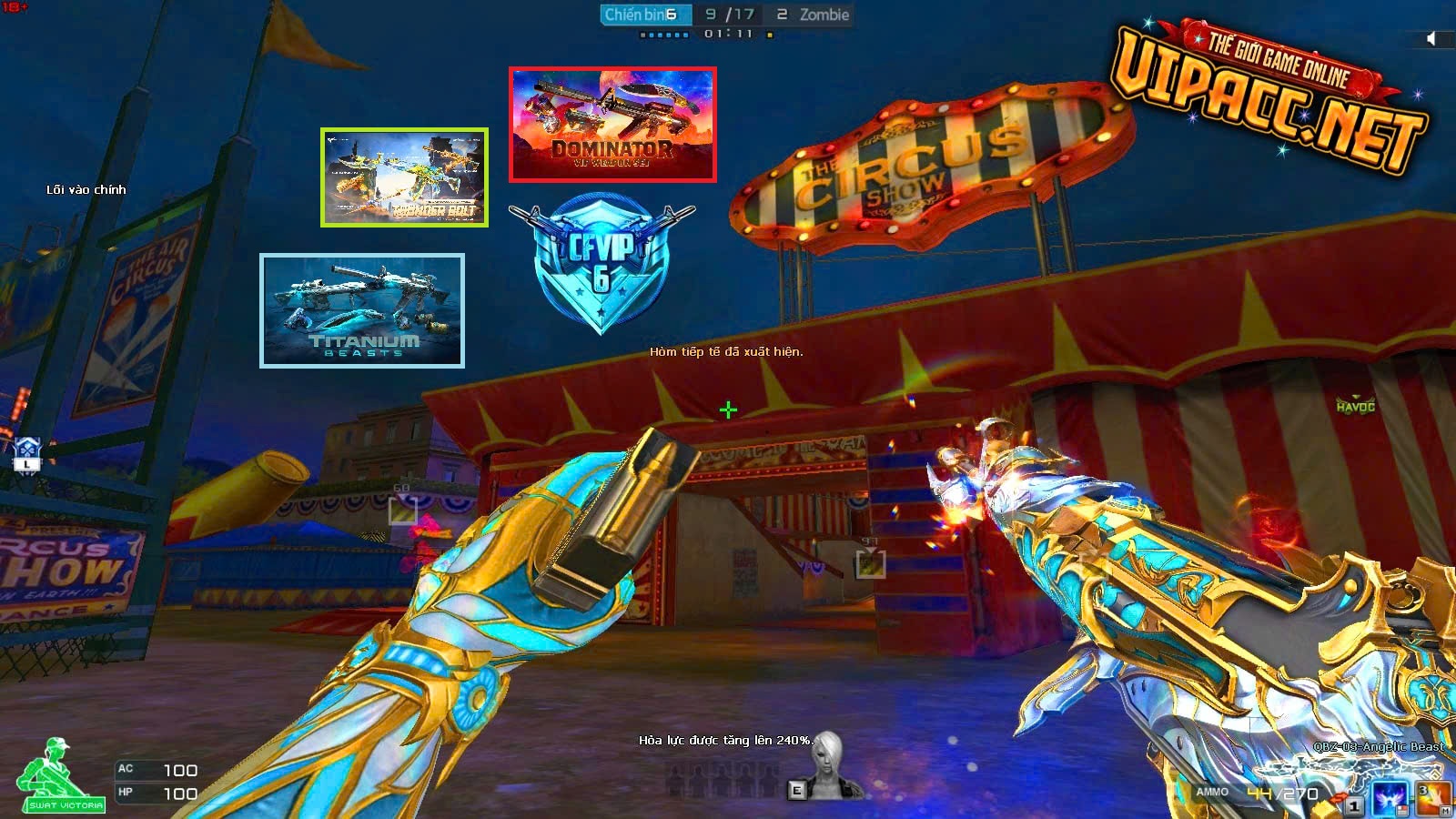The height and width of the screenshot is (819, 1456).
Task: Select the Zombie team score panel
Action: tap(813, 15)
